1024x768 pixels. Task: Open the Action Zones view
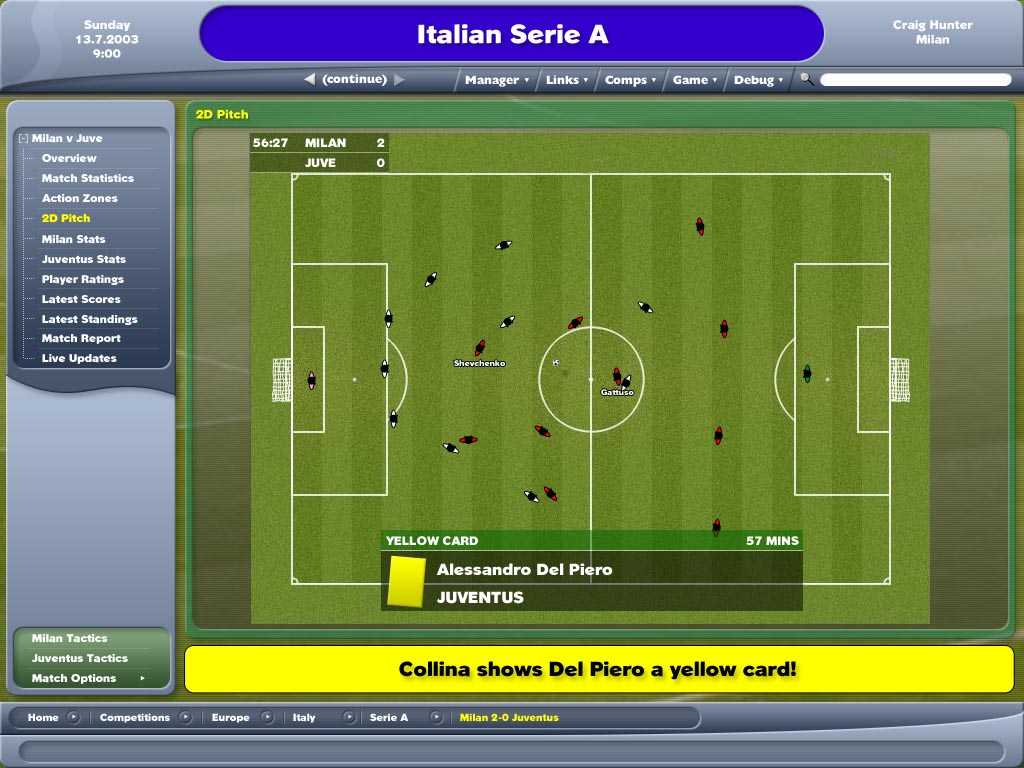(x=79, y=198)
